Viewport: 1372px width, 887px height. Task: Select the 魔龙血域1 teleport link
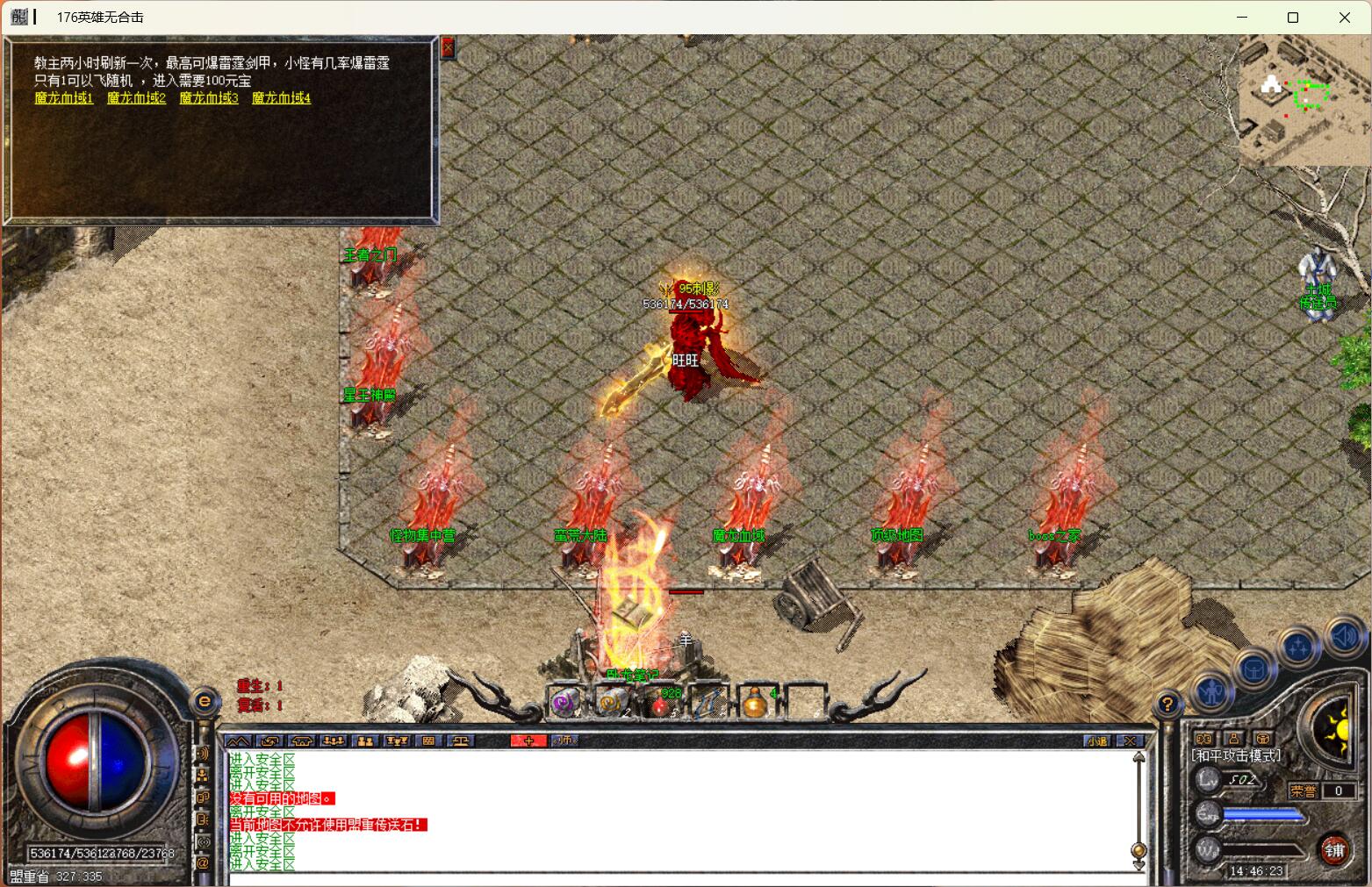[x=64, y=98]
